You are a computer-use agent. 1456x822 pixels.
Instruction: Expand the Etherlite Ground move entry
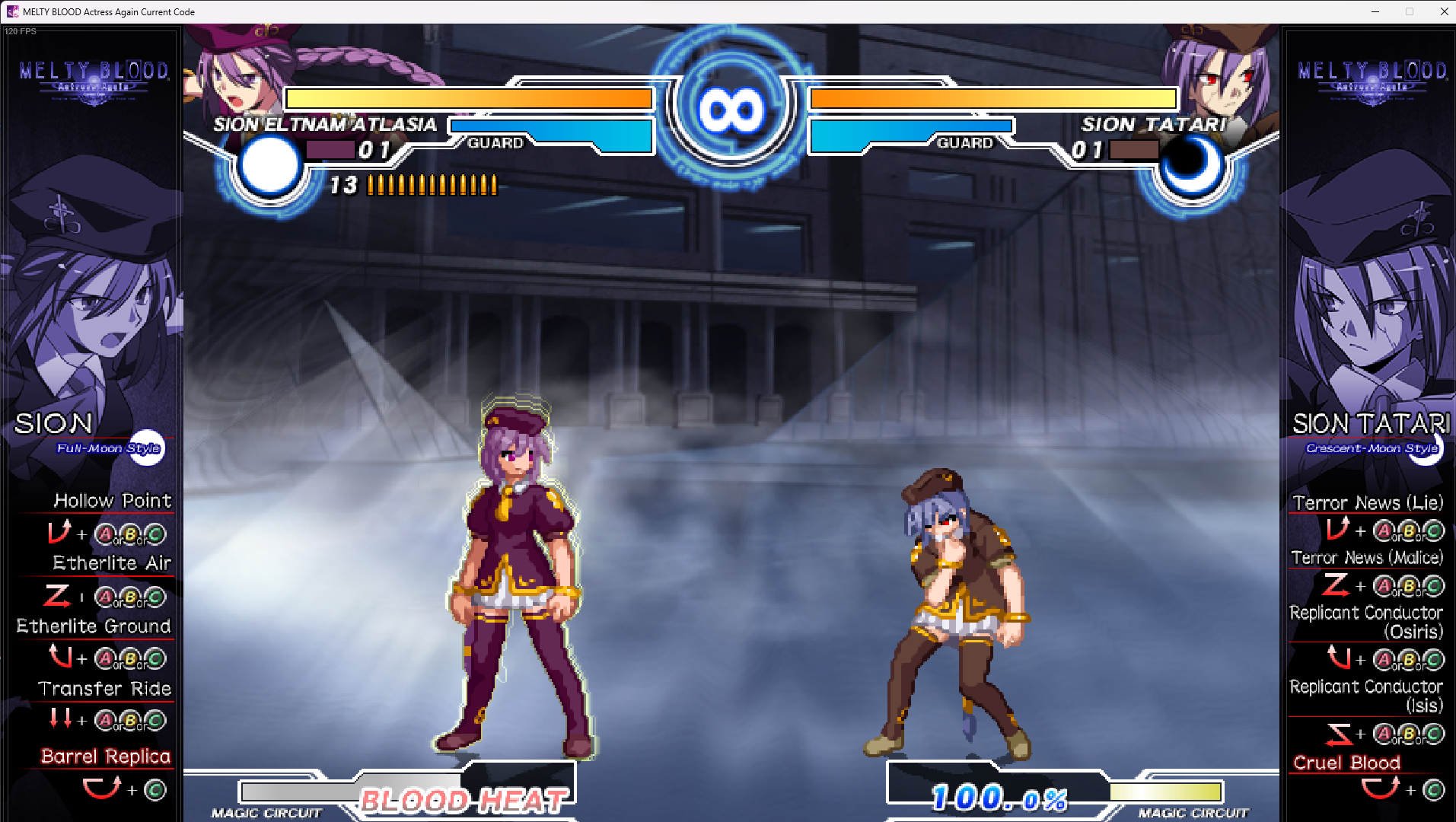point(93,626)
